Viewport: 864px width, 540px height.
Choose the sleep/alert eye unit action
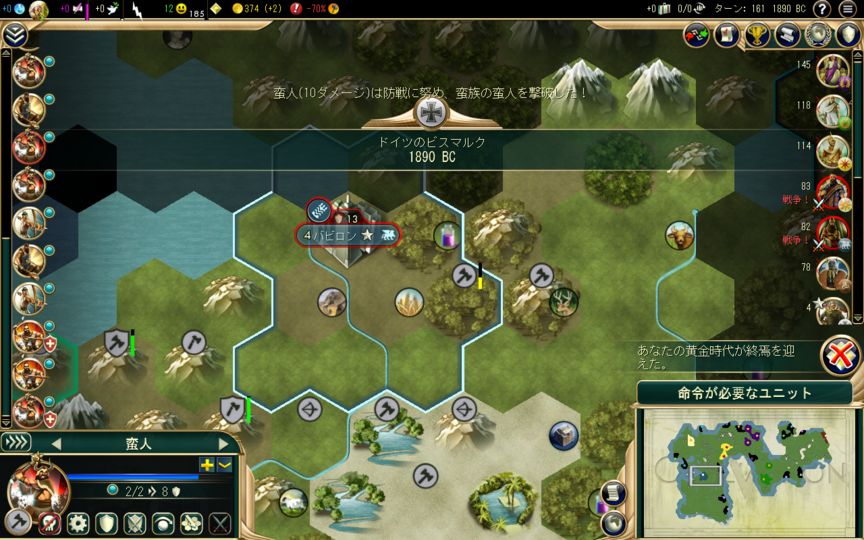click(163, 522)
